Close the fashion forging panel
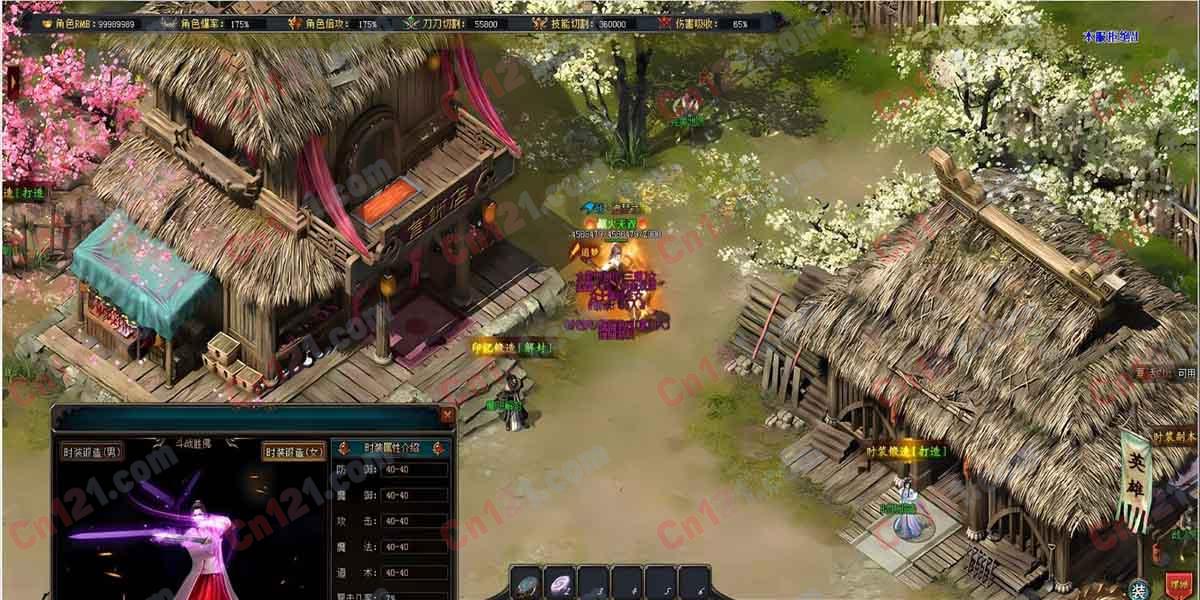Image resolution: width=1200 pixels, height=600 pixels. click(x=447, y=414)
